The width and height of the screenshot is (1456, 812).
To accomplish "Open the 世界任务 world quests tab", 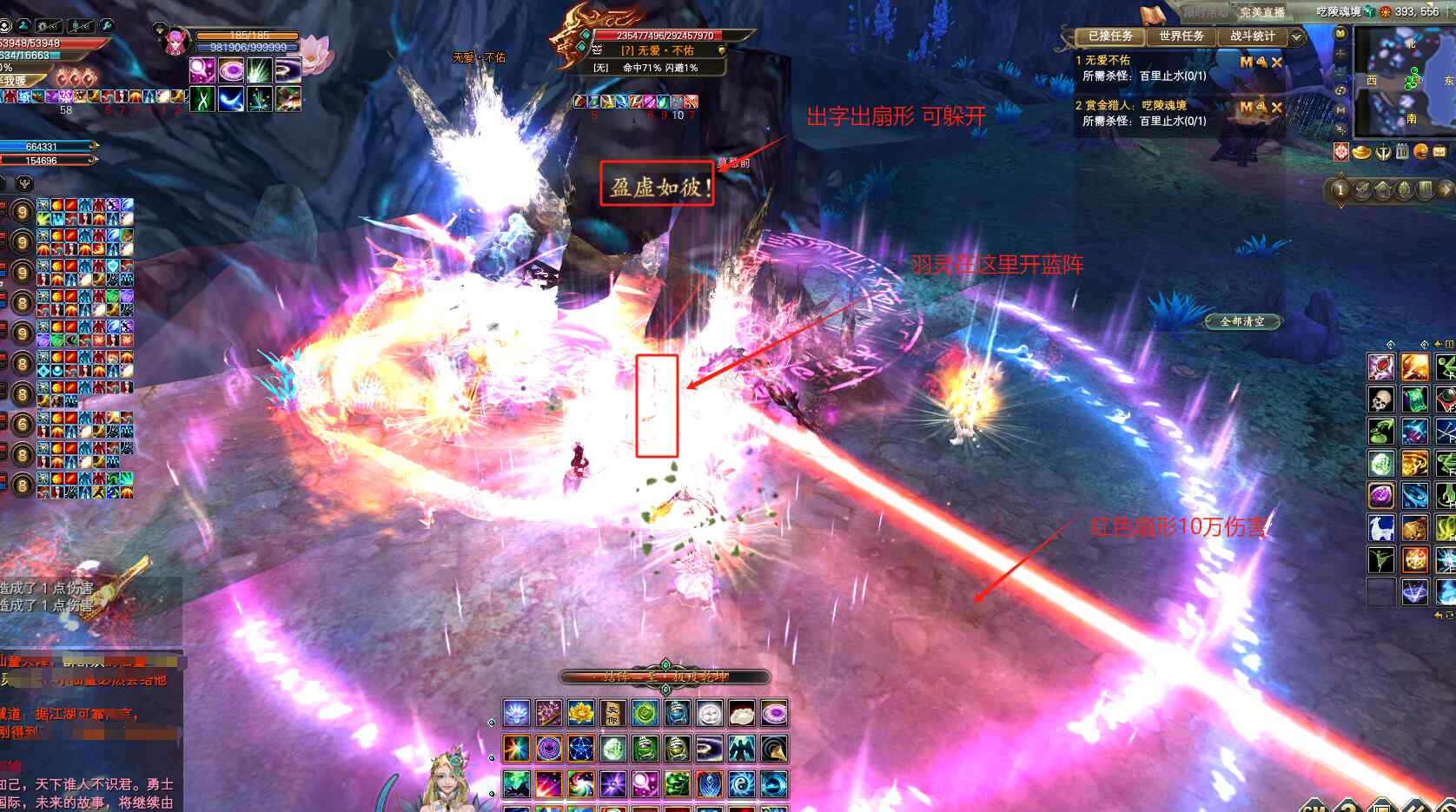I will pos(1181,36).
